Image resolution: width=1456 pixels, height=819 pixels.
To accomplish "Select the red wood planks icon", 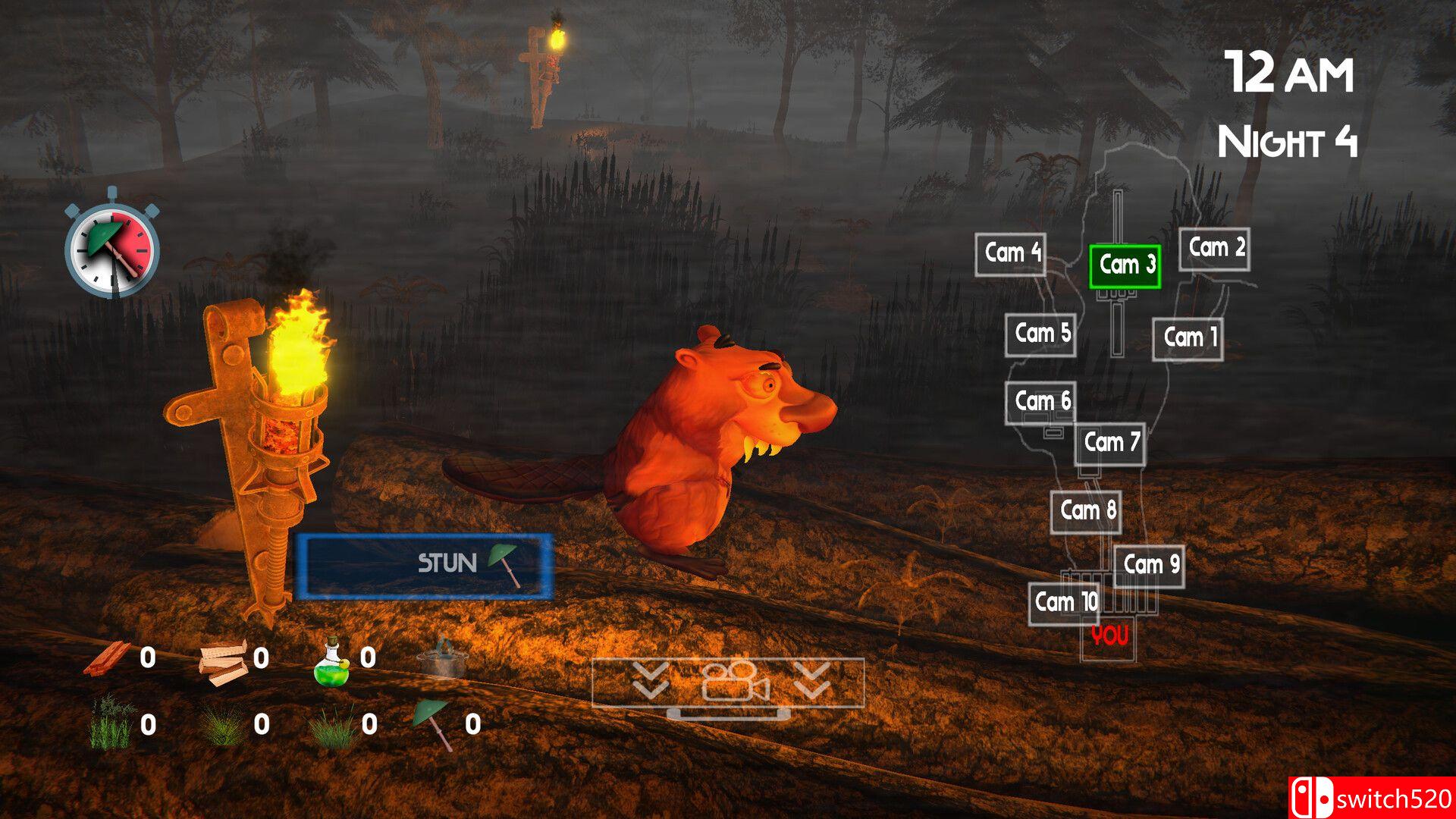I will 107,659.
